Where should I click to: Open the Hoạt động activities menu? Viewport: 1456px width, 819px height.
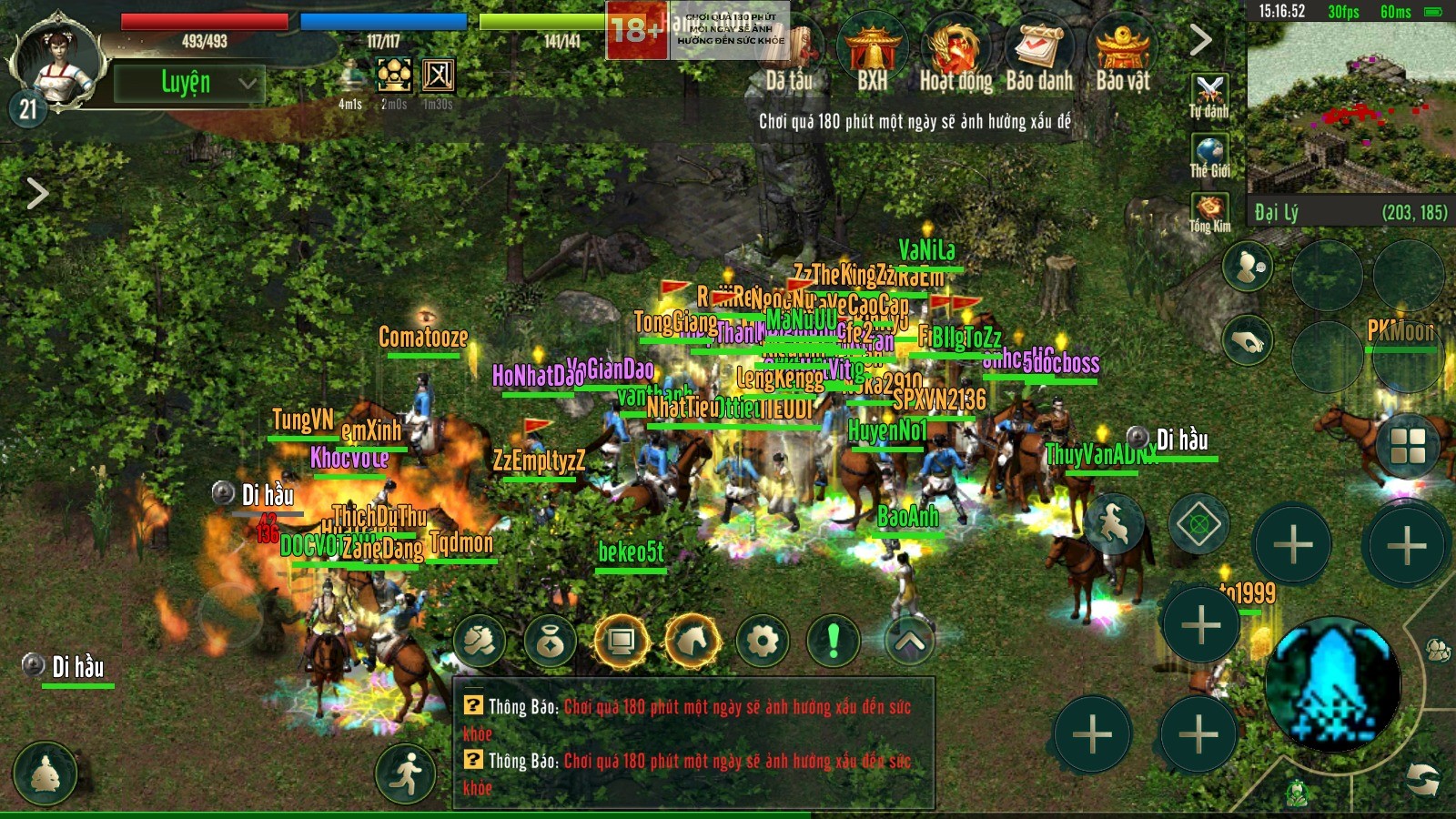click(x=955, y=56)
